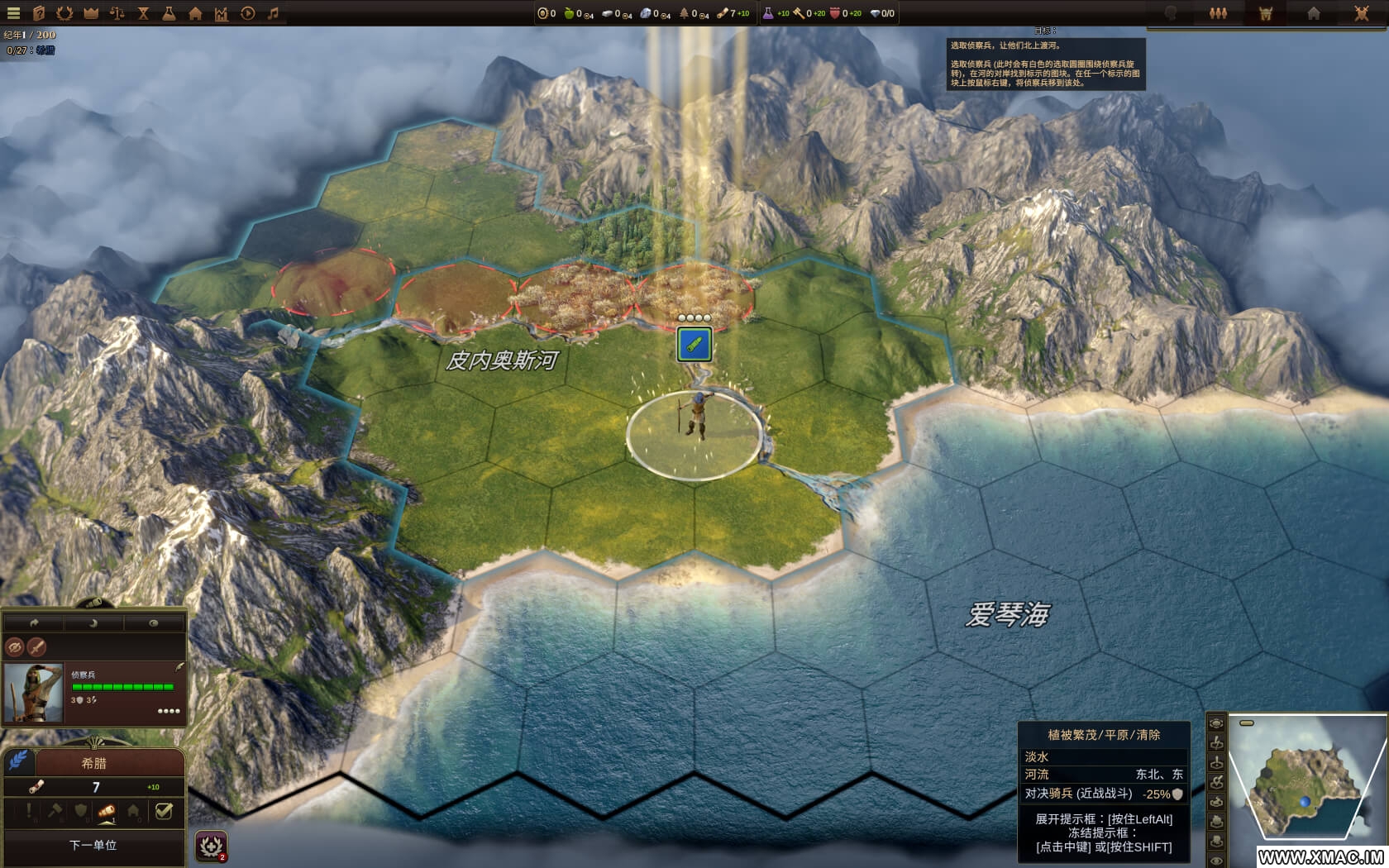Open the laurel wreath screen
1389x868 pixels.
[64, 13]
